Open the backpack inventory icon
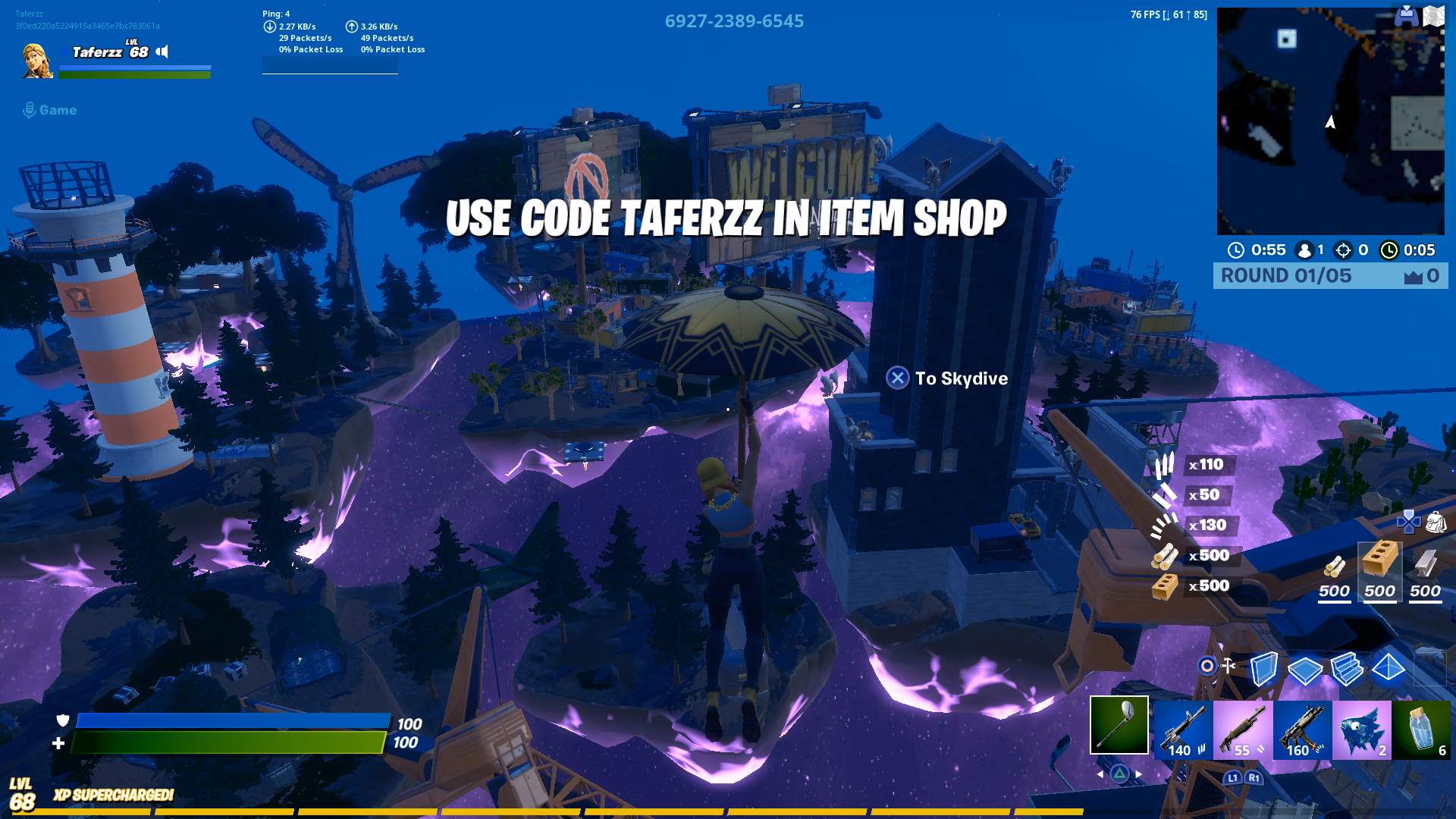The image size is (1456, 819). click(x=1436, y=522)
